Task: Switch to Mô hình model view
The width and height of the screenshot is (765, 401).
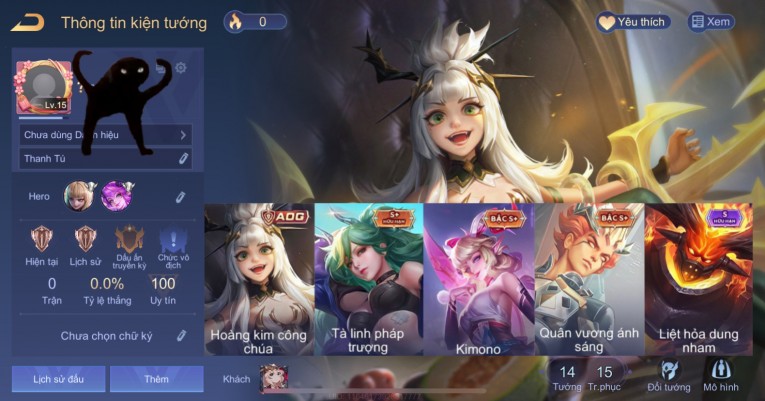Action: click(x=721, y=376)
